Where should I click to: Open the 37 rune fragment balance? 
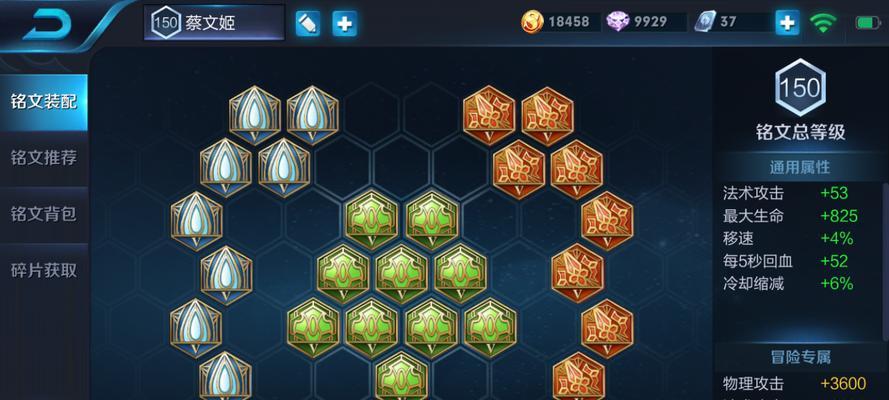click(x=728, y=22)
